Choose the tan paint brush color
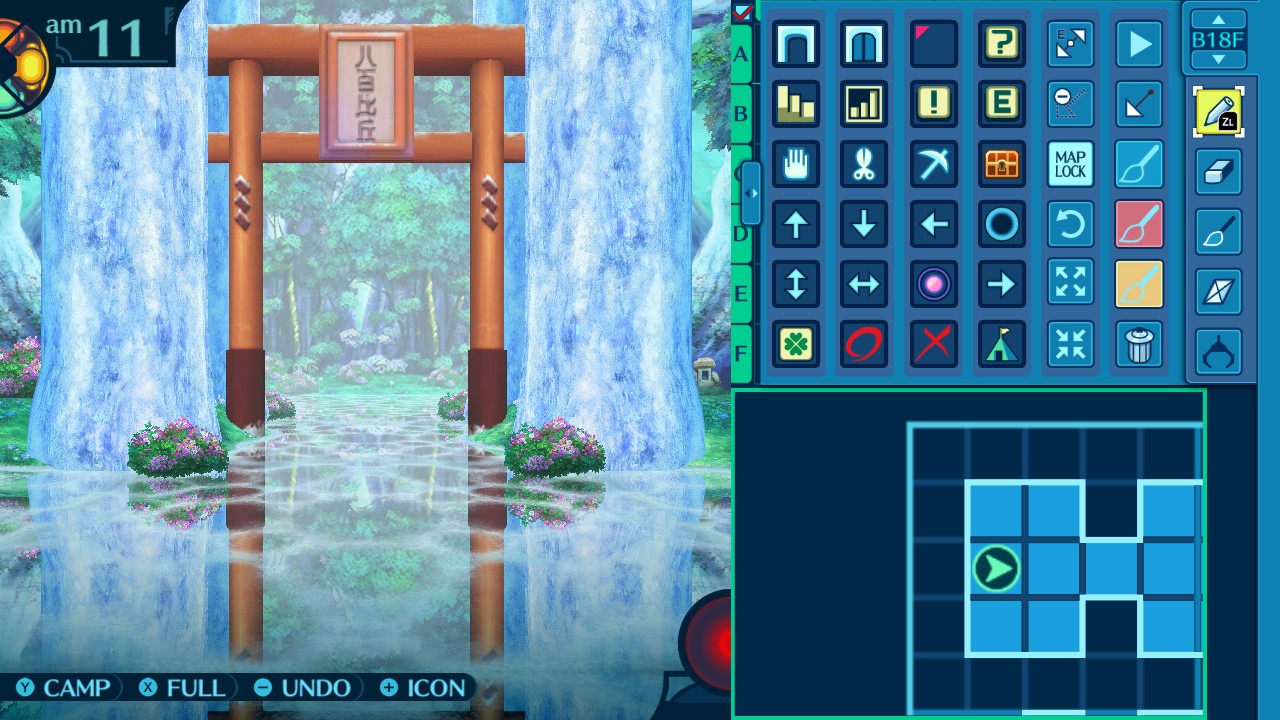Viewport: 1280px width, 720px height. (1139, 284)
